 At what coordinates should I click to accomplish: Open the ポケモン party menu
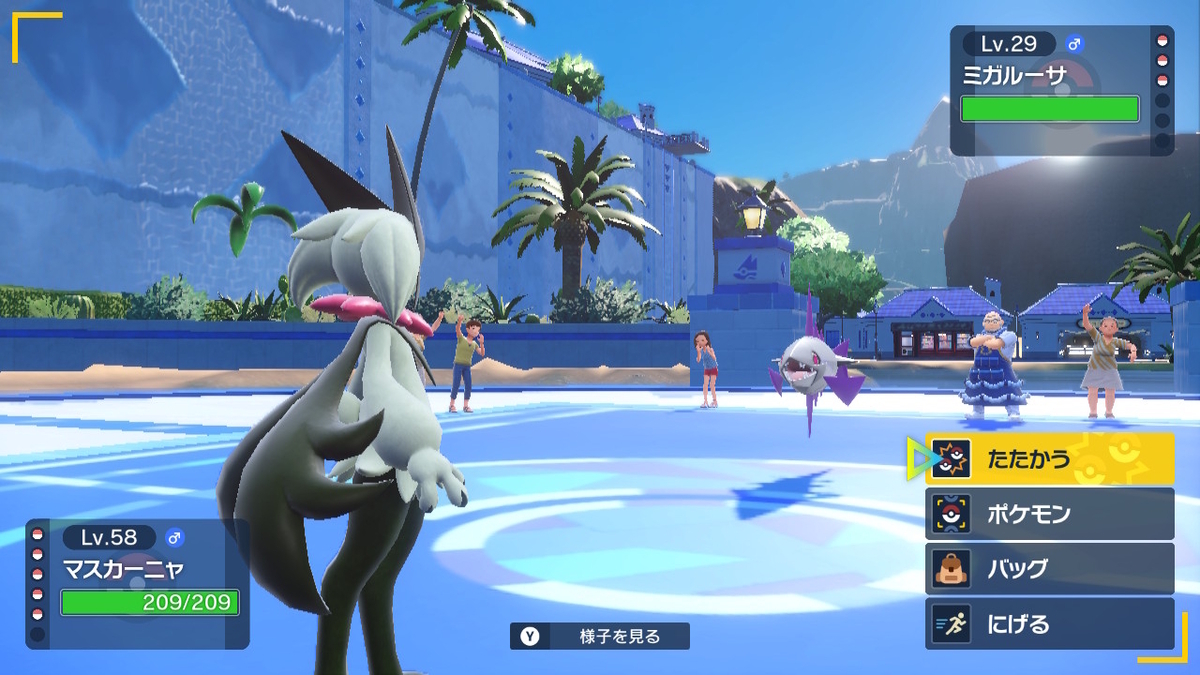1048,514
